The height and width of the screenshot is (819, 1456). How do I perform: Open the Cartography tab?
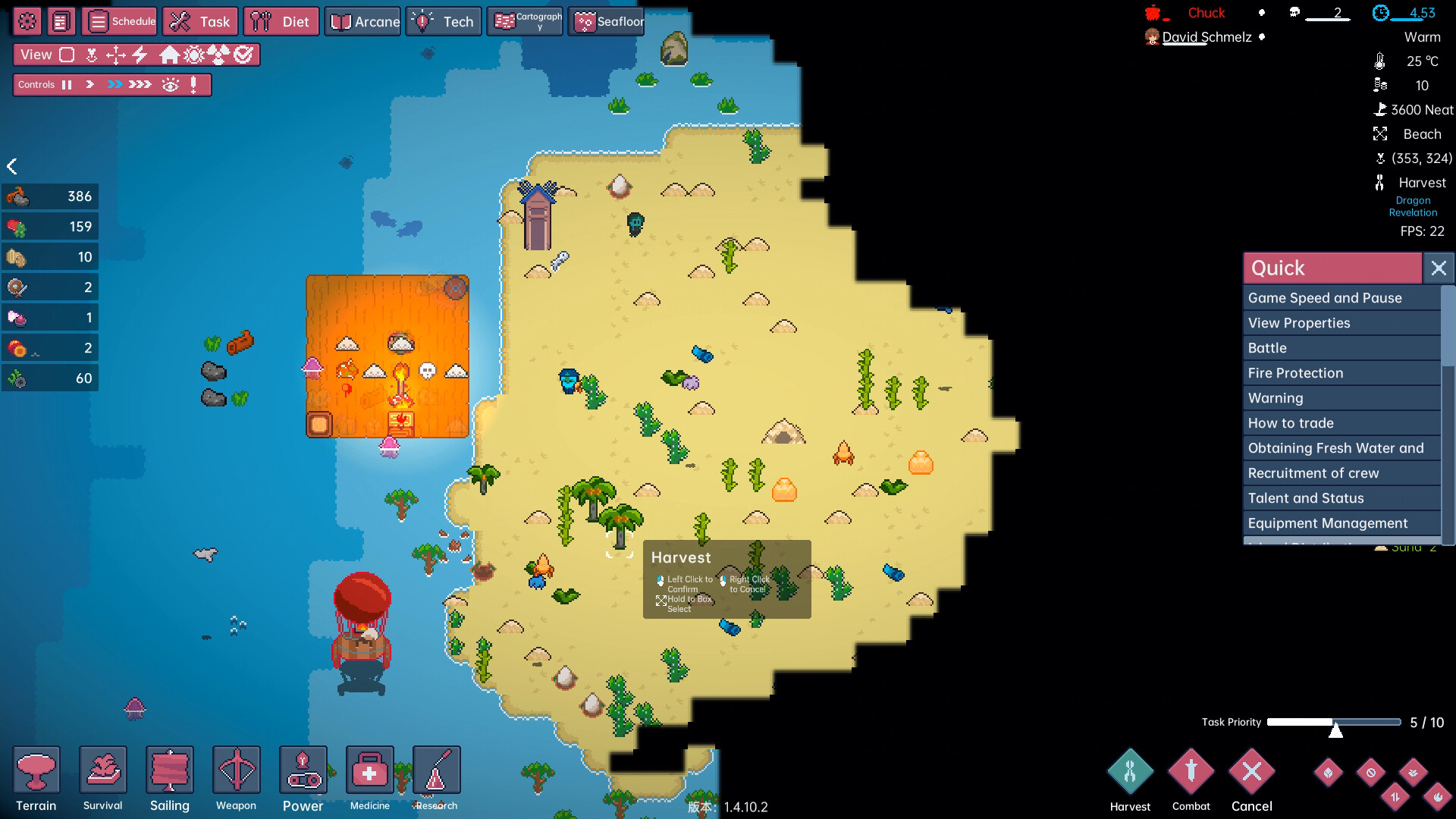pyautogui.click(x=525, y=21)
